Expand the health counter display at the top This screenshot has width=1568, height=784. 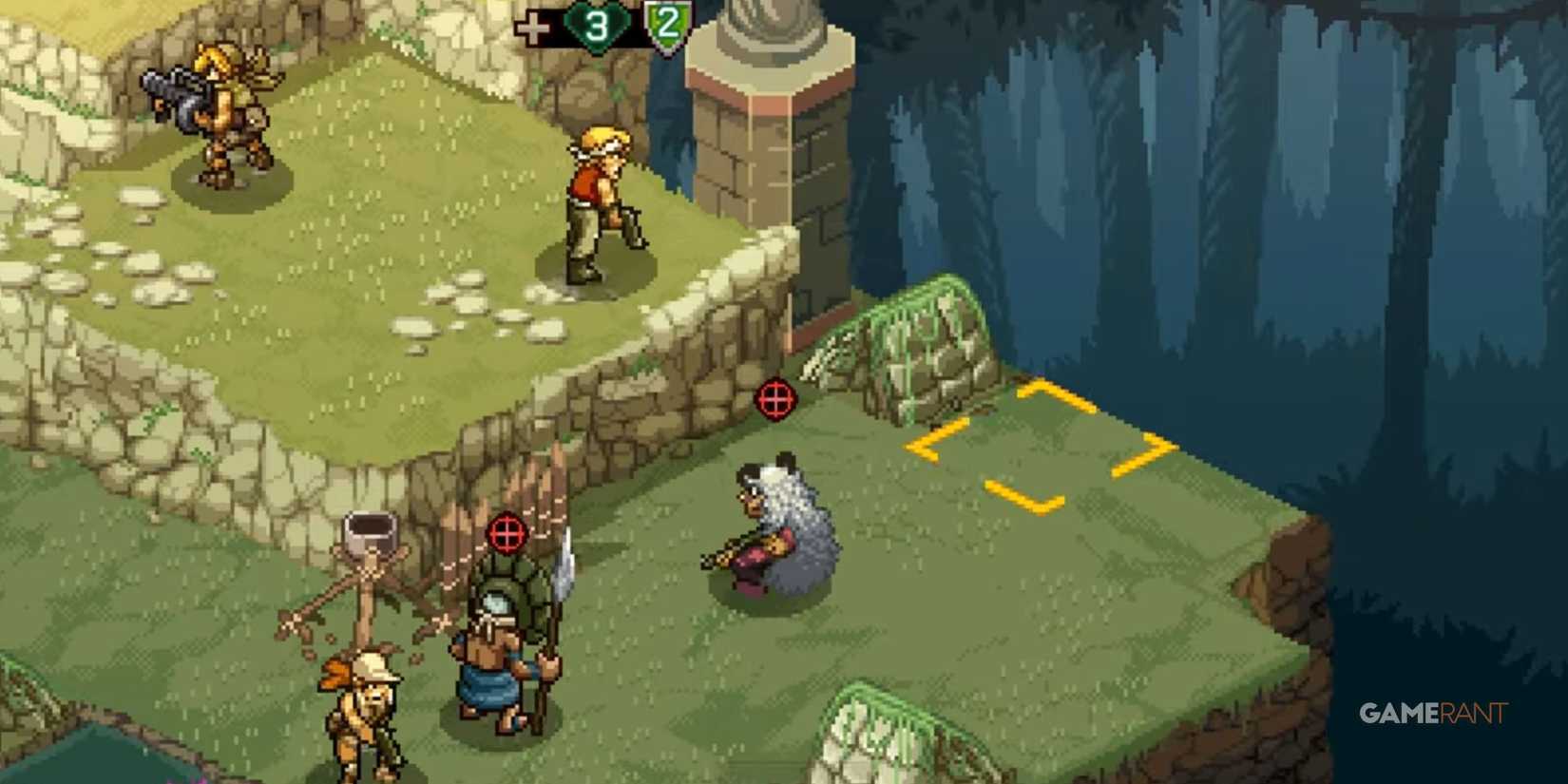[x=597, y=24]
